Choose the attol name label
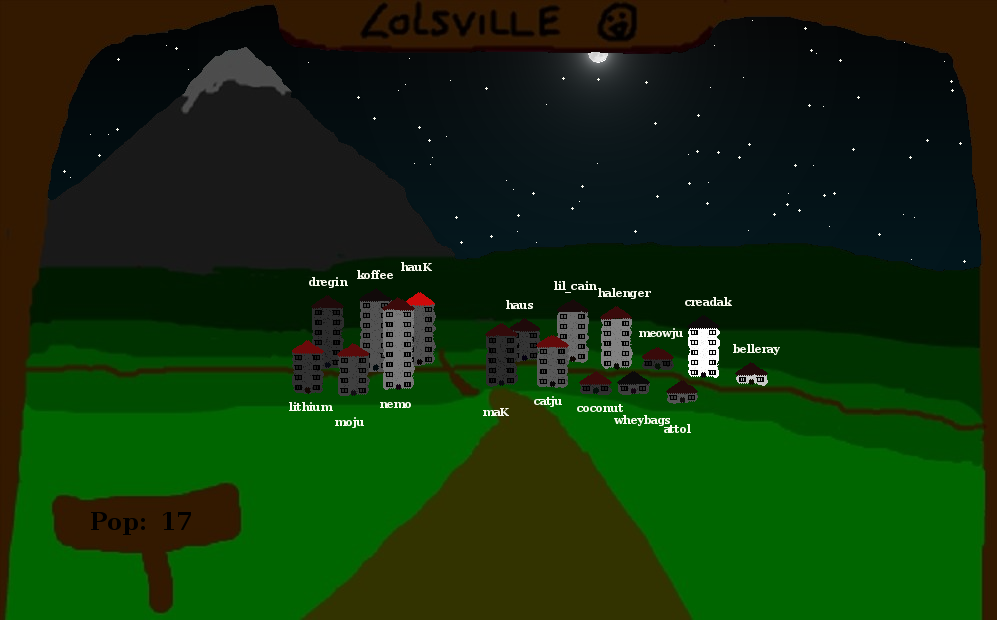The height and width of the screenshot is (620, 997). (677, 429)
